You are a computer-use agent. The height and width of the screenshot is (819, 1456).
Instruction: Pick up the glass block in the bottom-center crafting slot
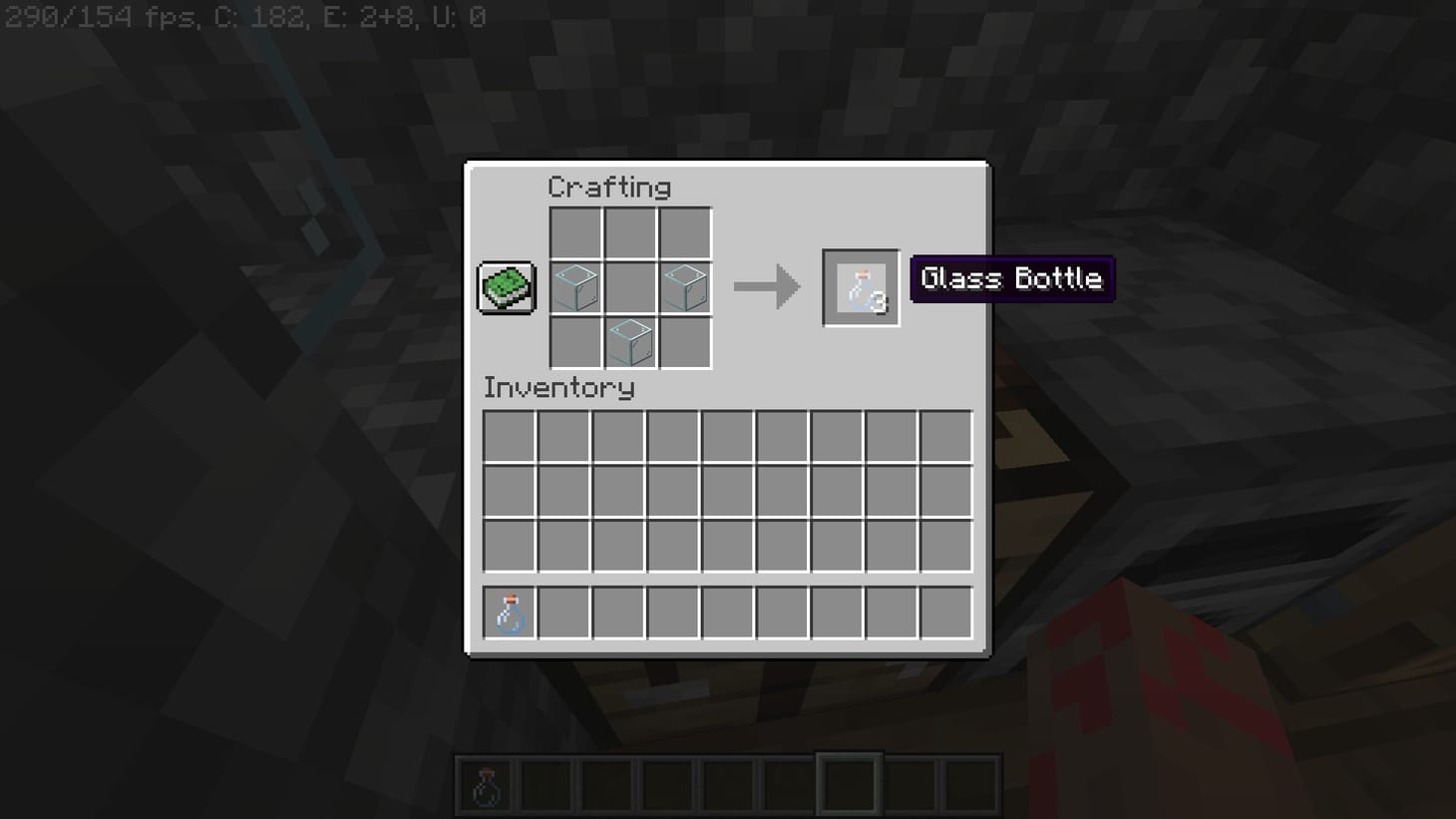click(630, 341)
